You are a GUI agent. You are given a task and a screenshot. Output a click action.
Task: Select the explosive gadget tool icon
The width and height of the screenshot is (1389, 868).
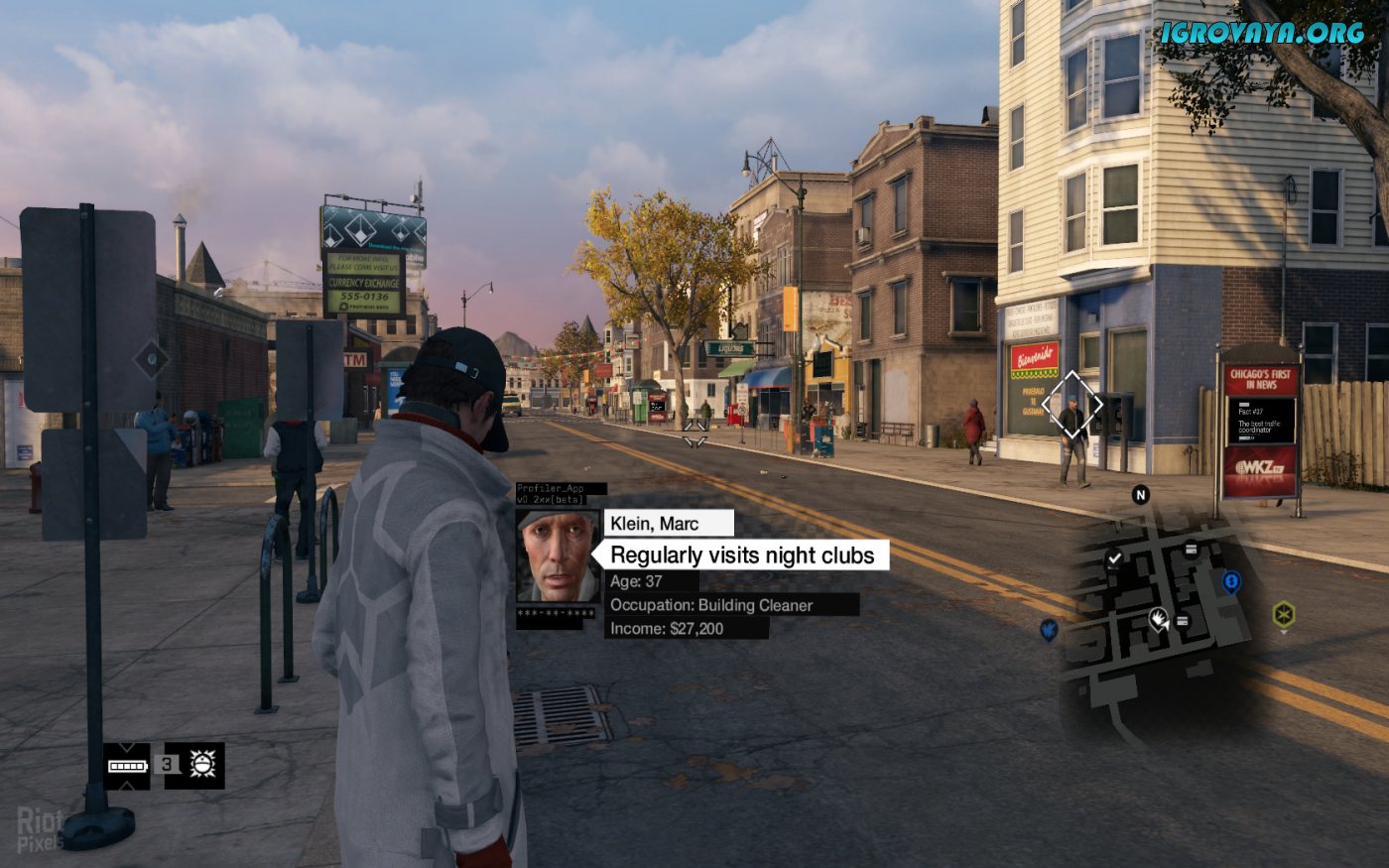tap(202, 765)
